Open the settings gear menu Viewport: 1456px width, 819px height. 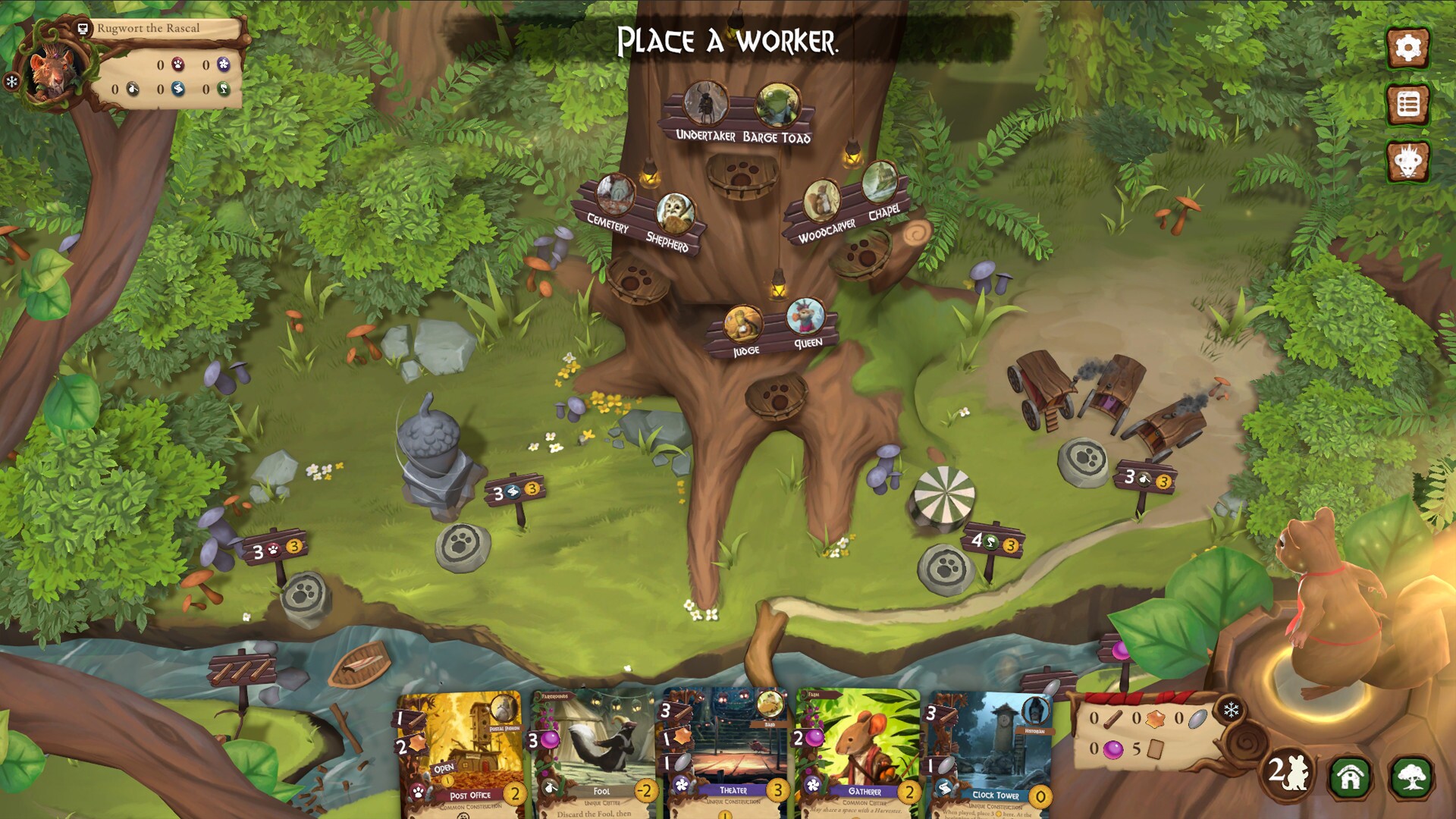point(1407,47)
